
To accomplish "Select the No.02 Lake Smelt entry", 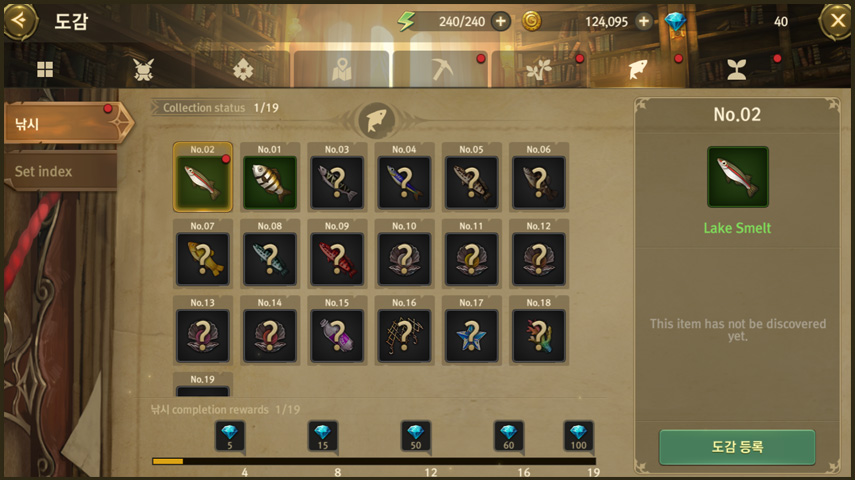I will 203,182.
